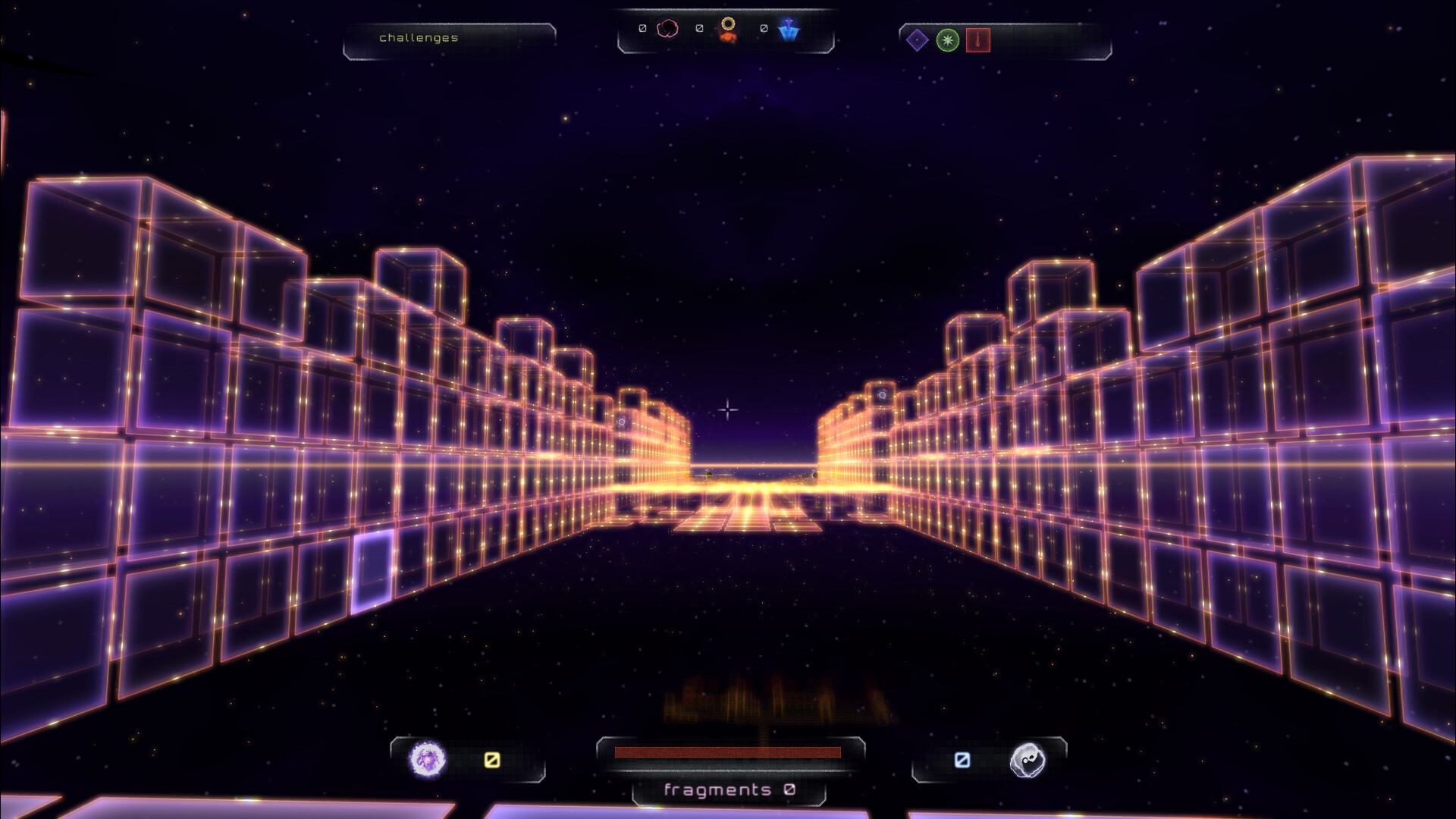Click the zero counter near the orange creature
Viewport: 1456px width, 819px height.
click(699, 29)
